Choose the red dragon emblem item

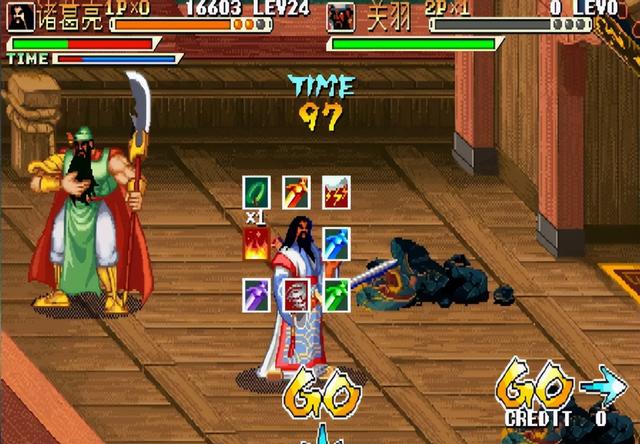[x=296, y=295]
